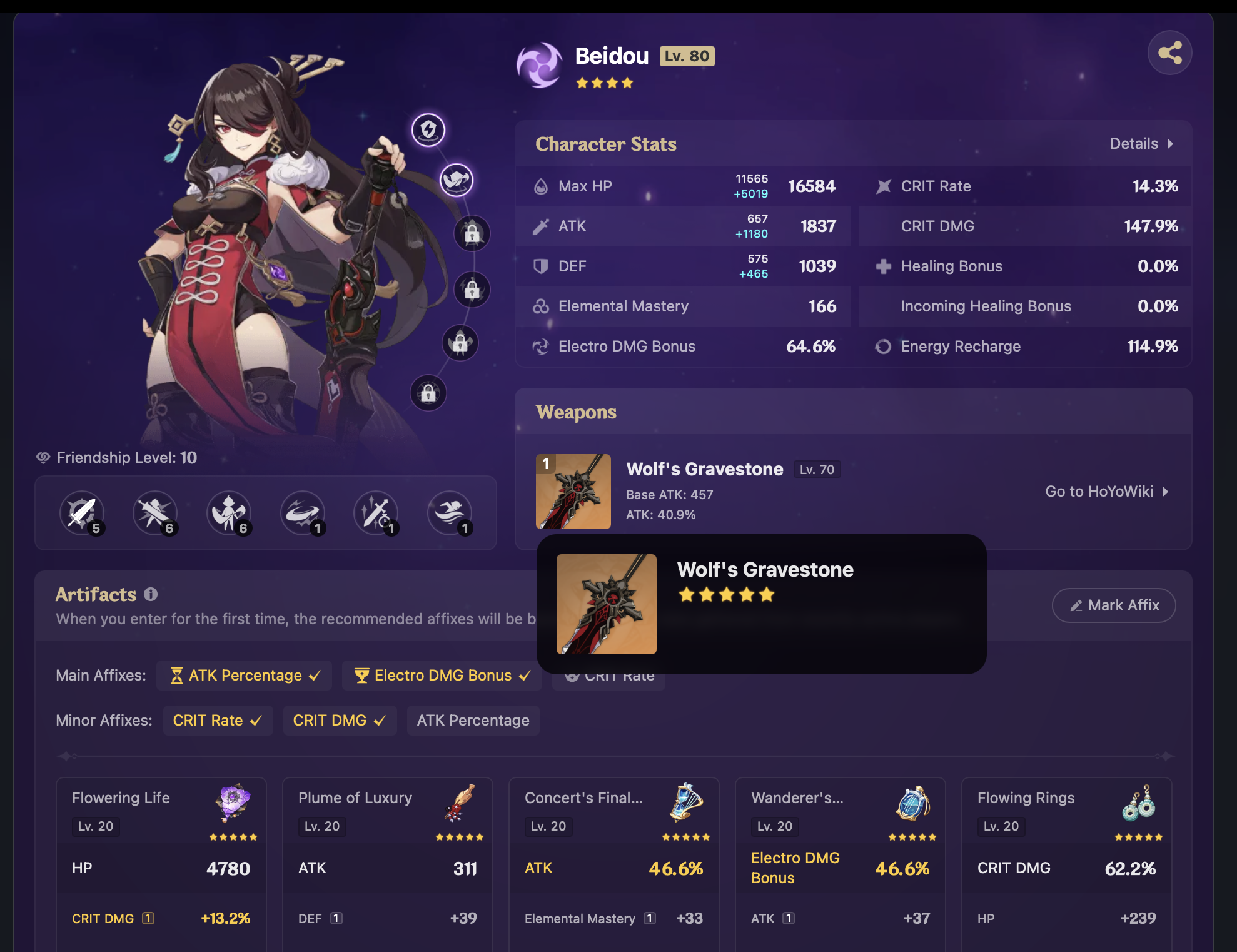Select the level 6 elemental burst talent icon

229,513
